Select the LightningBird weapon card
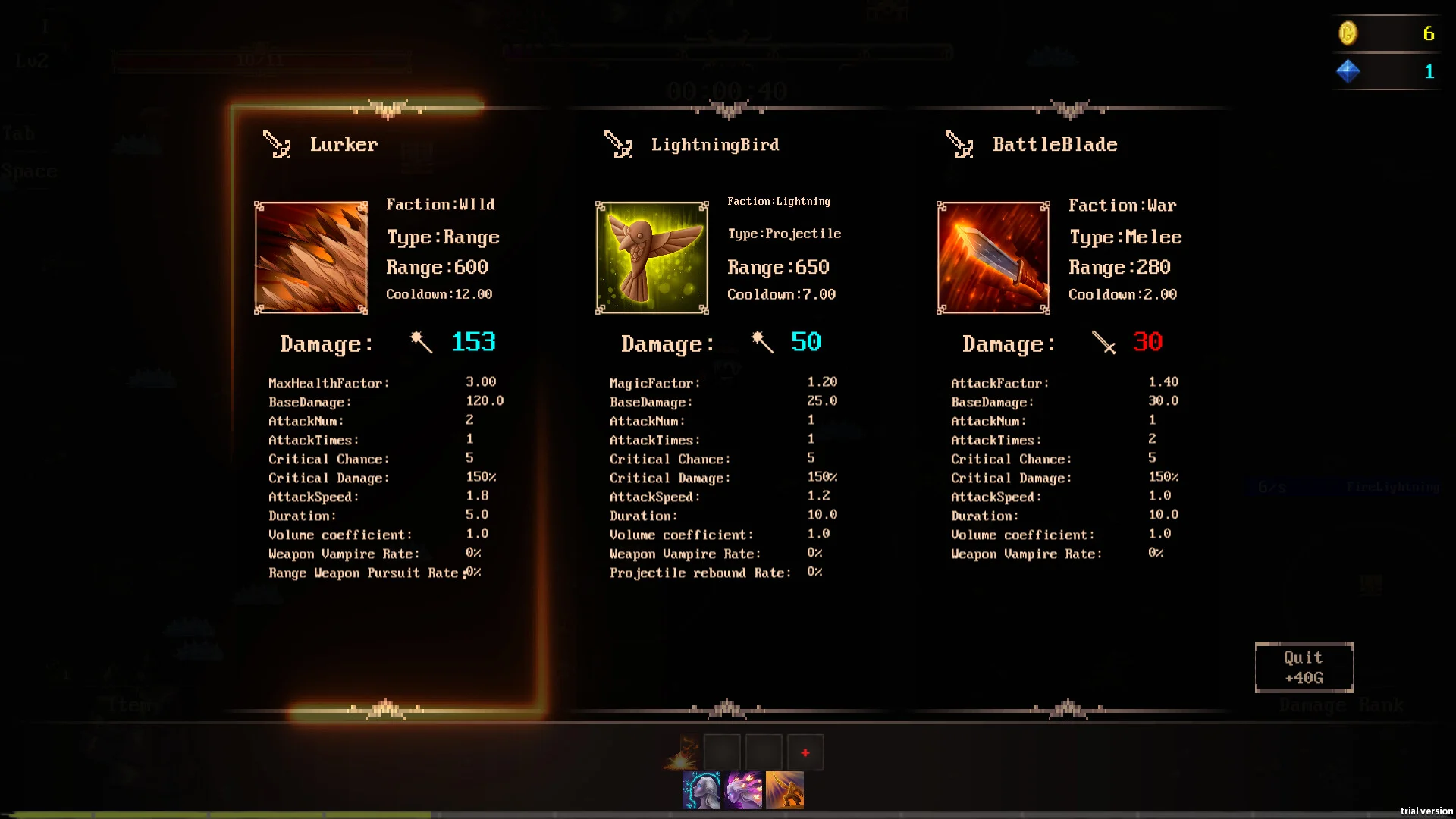The image size is (1456, 819). [728, 409]
